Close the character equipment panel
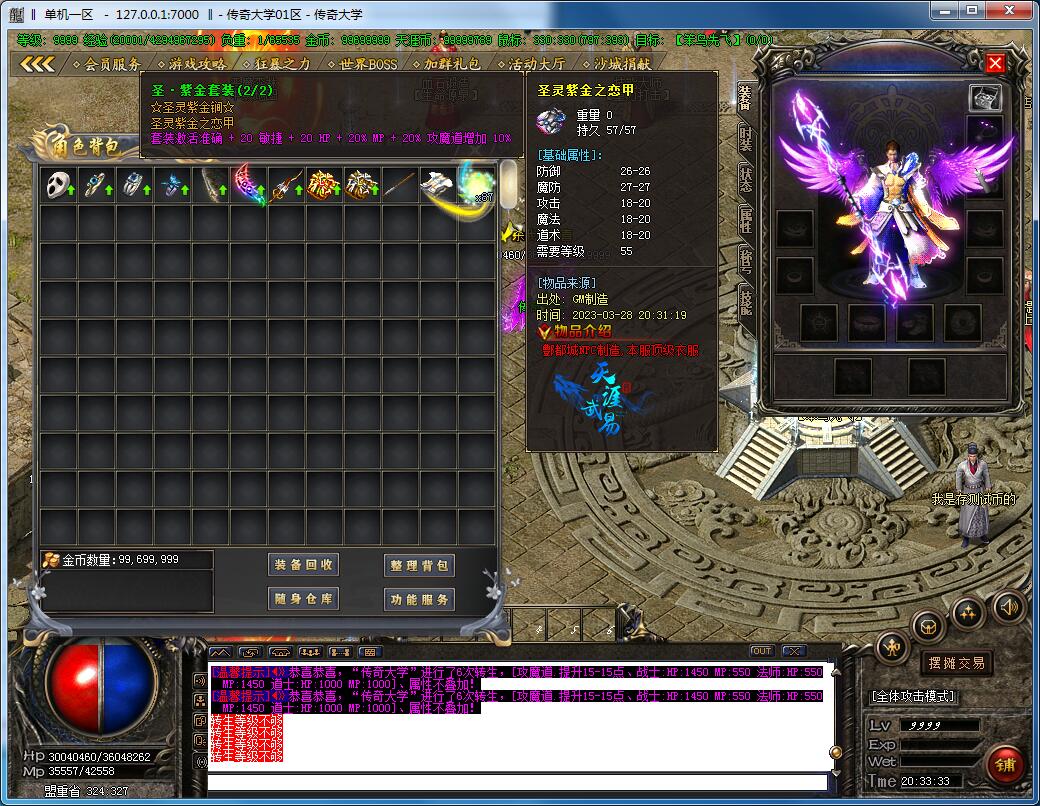This screenshot has width=1040, height=806. tap(995, 63)
